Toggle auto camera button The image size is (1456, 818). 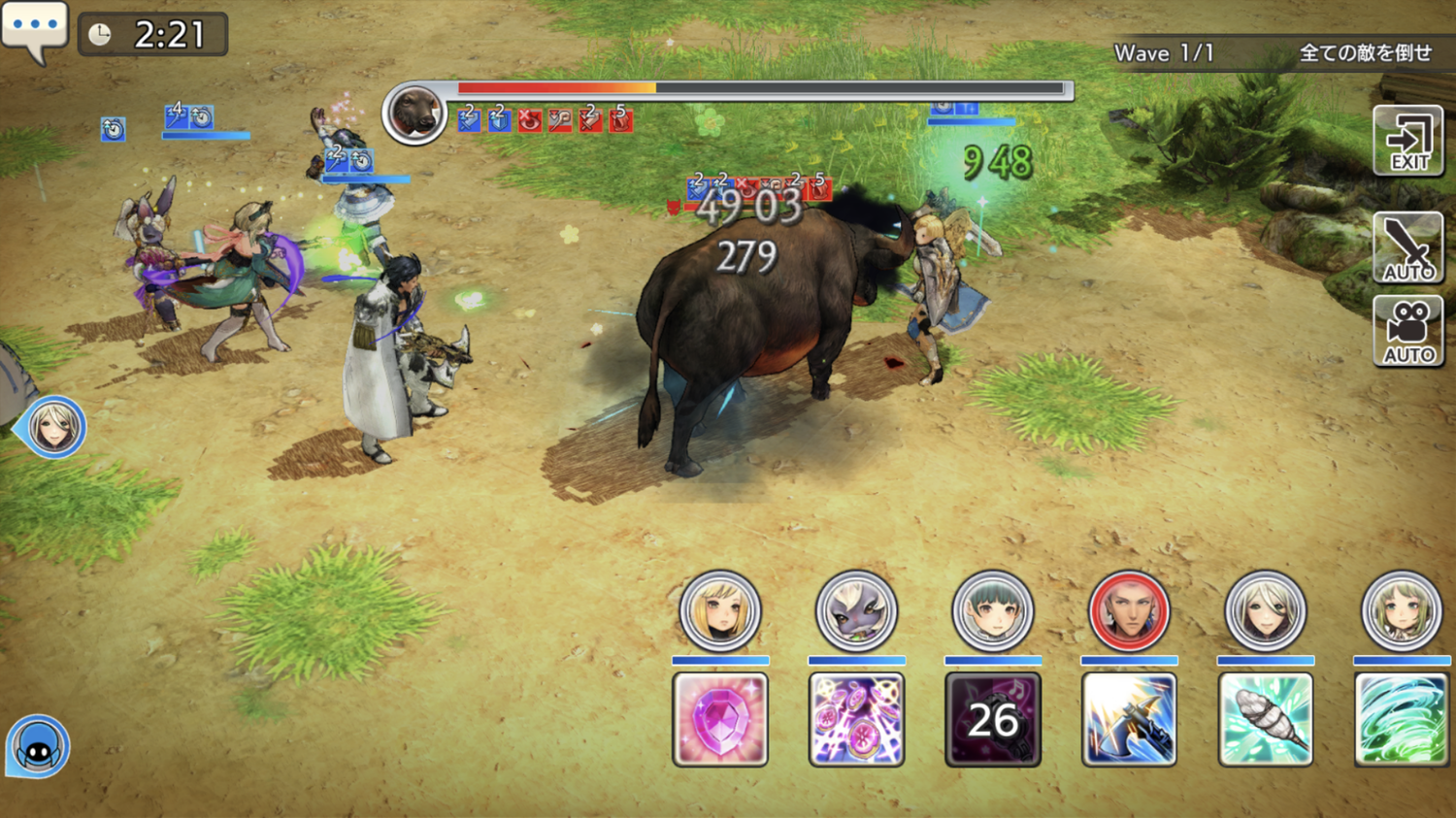[x=1407, y=331]
